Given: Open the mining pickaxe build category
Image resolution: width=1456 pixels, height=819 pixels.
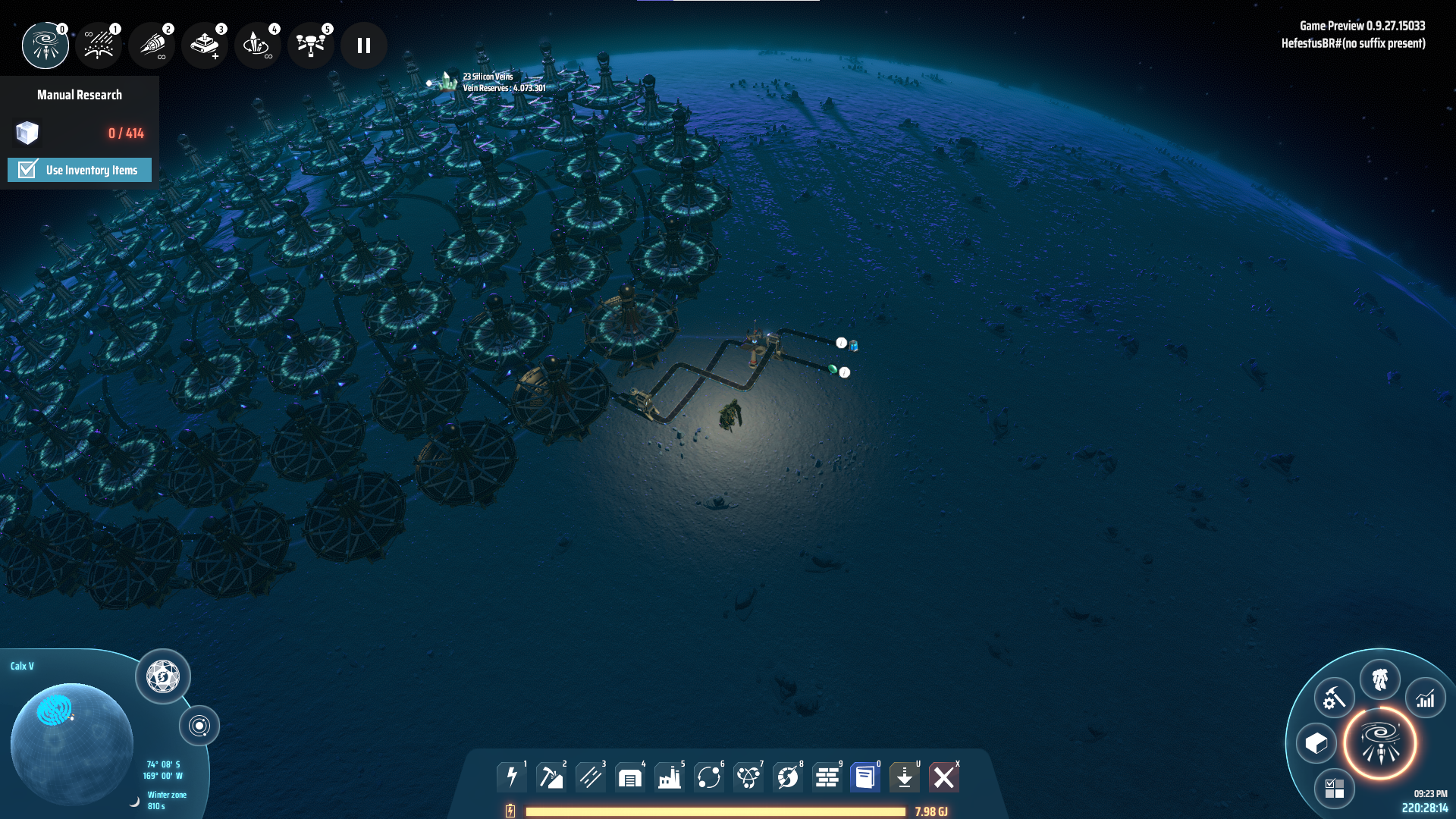Looking at the screenshot, I should (x=551, y=777).
